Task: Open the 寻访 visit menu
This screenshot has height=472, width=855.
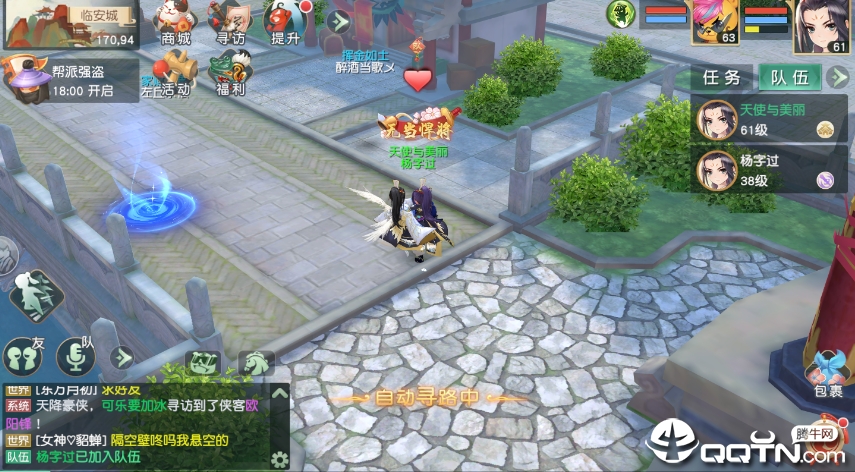Action: 231,23
